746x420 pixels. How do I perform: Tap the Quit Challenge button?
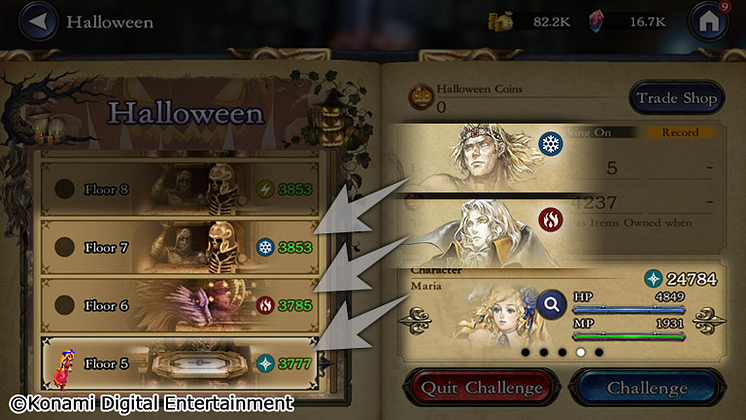480,387
